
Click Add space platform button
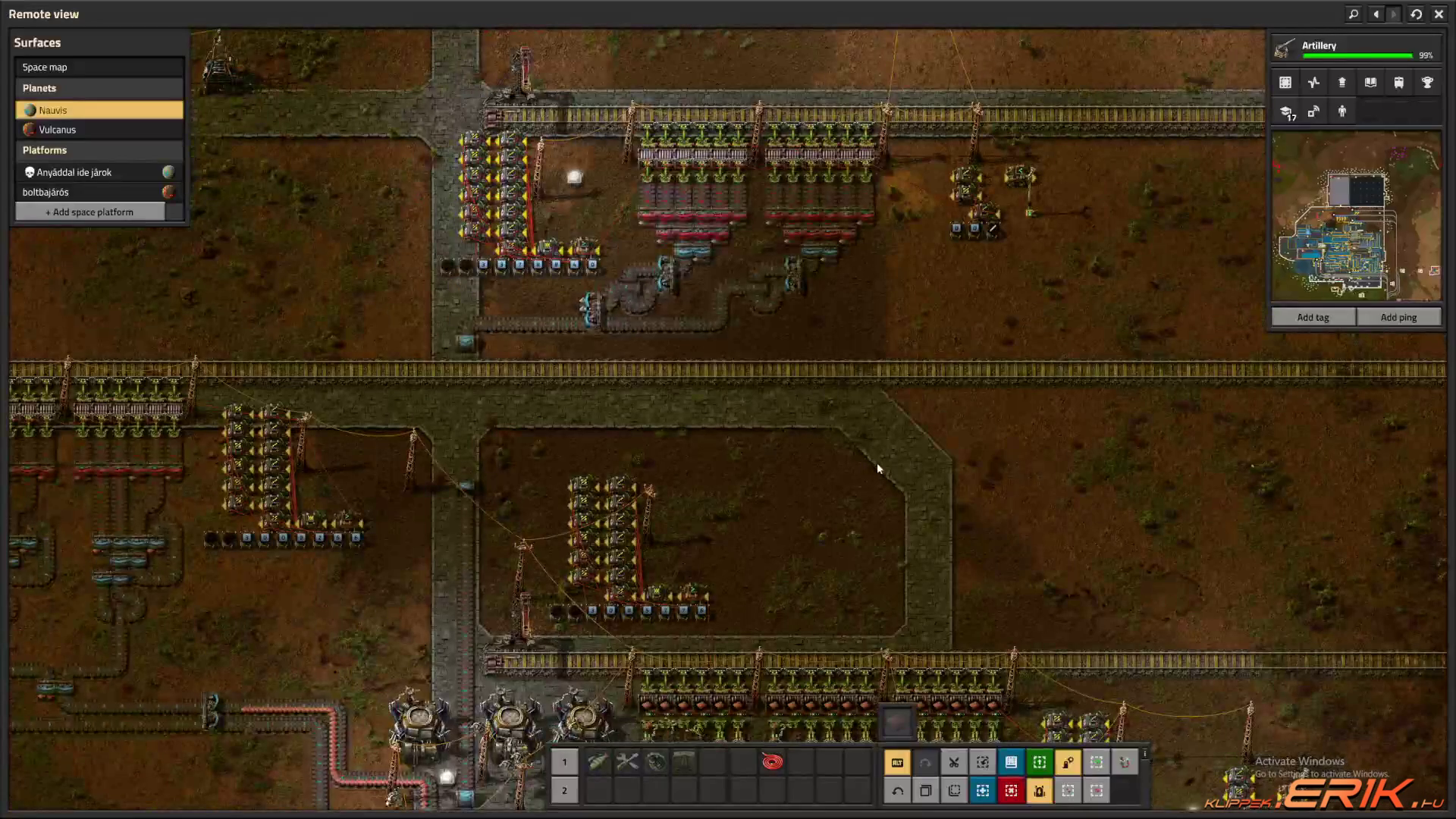(89, 212)
